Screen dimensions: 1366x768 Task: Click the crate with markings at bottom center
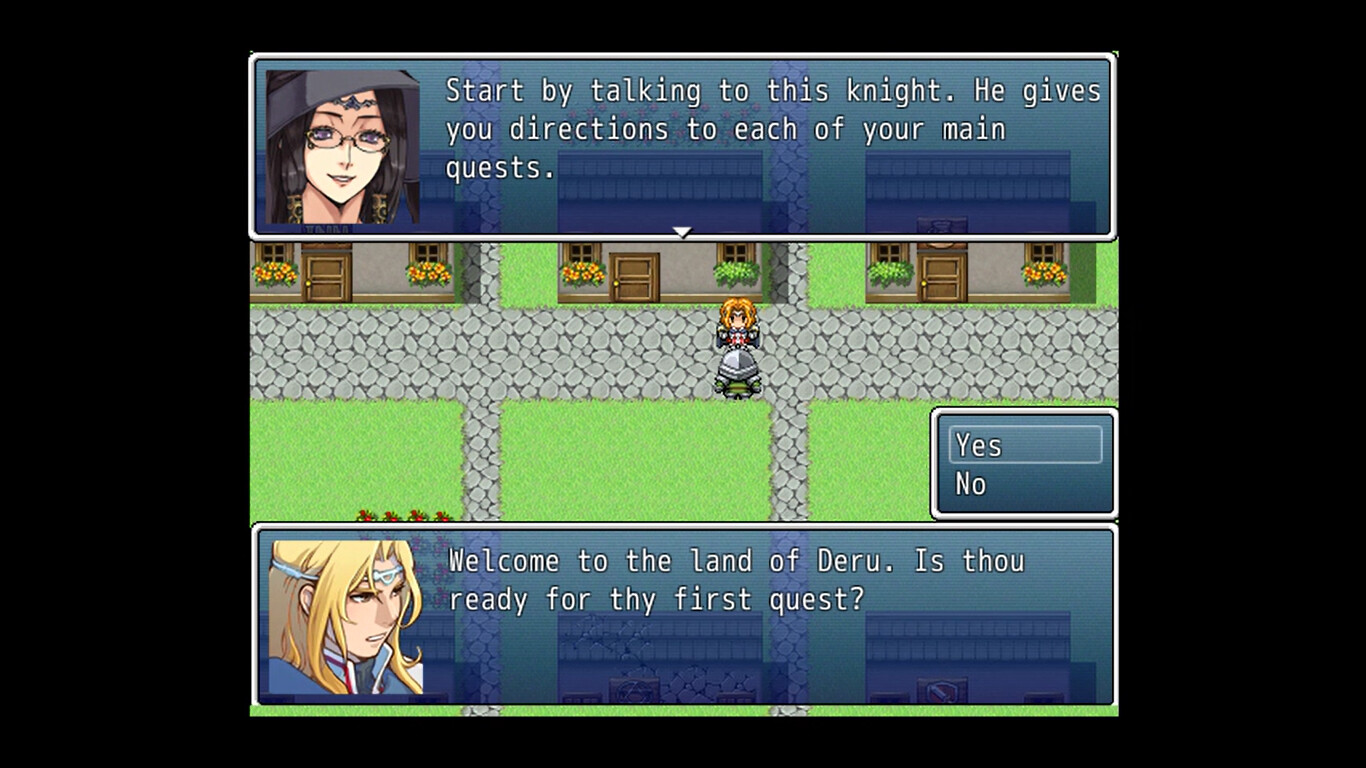pos(635,687)
